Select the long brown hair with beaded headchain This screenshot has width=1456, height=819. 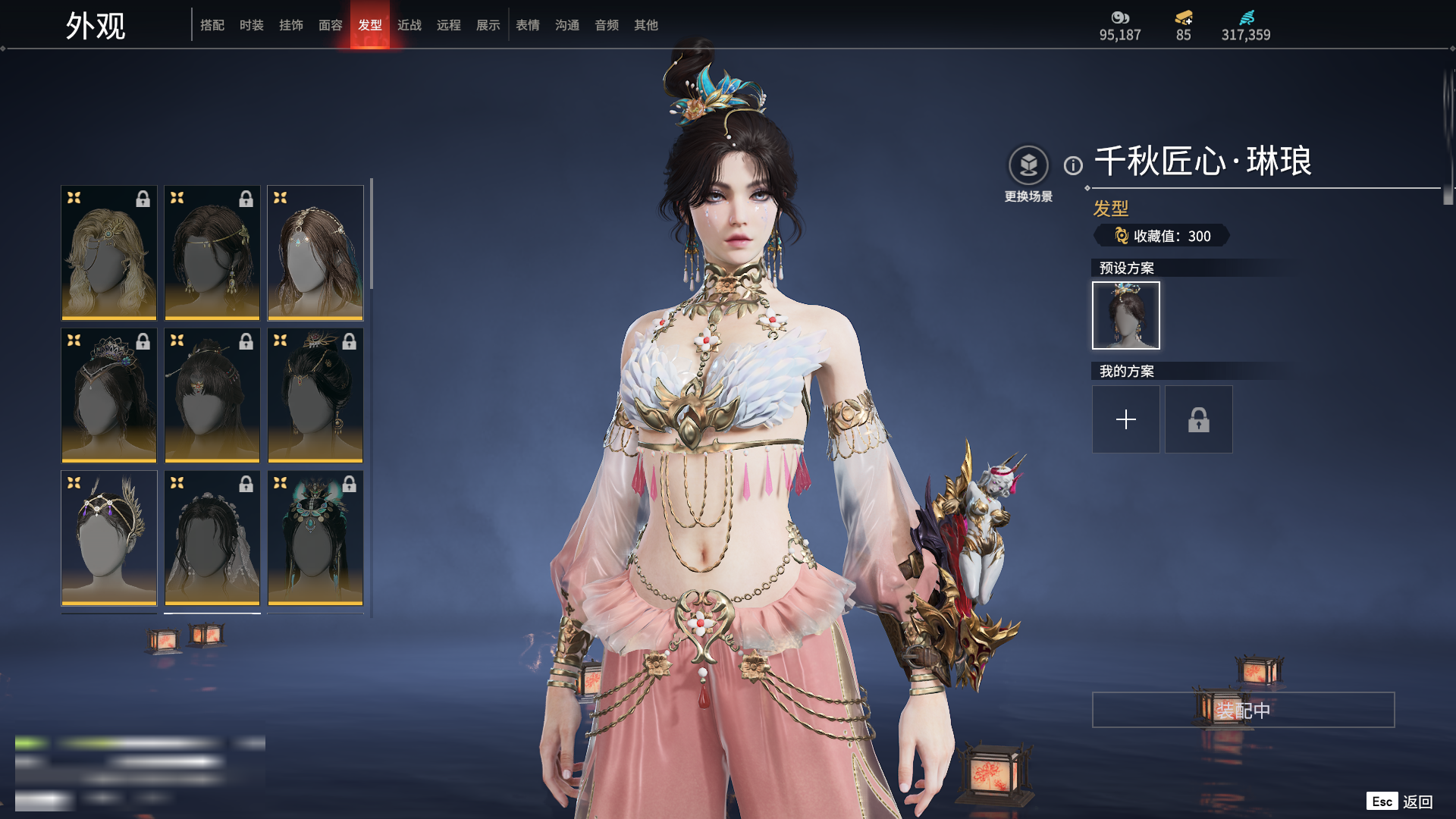pyautogui.click(x=315, y=253)
